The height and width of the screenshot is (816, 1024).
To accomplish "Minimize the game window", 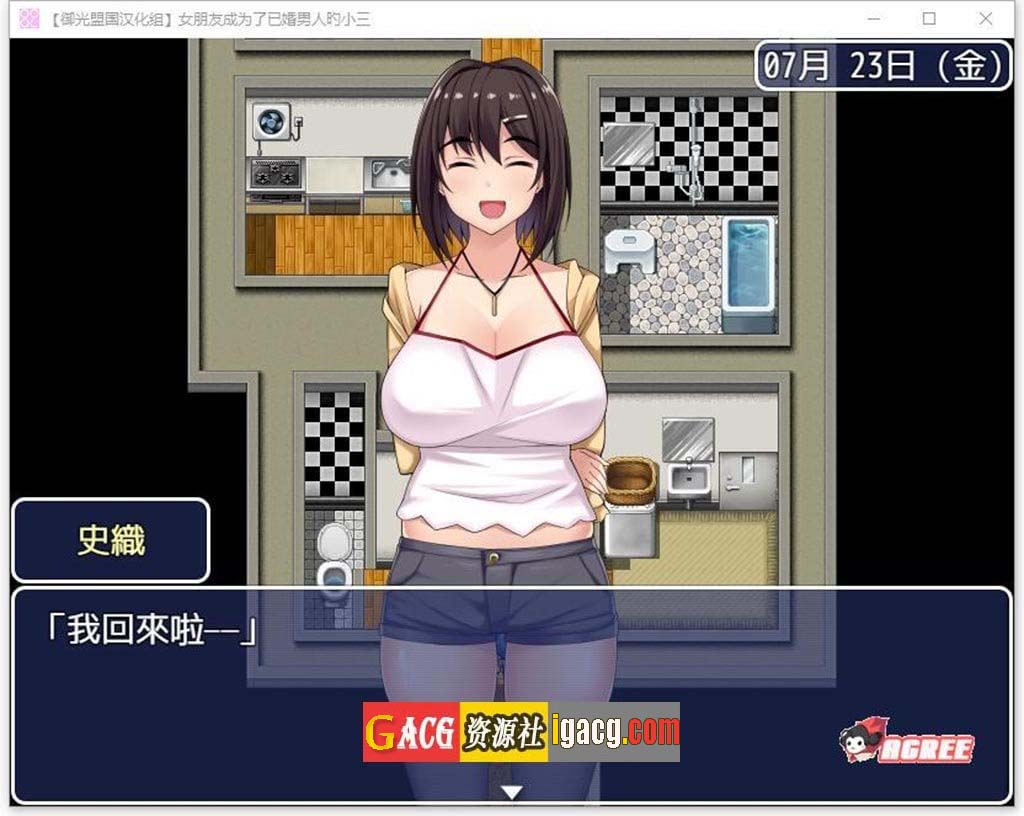I will (x=873, y=18).
